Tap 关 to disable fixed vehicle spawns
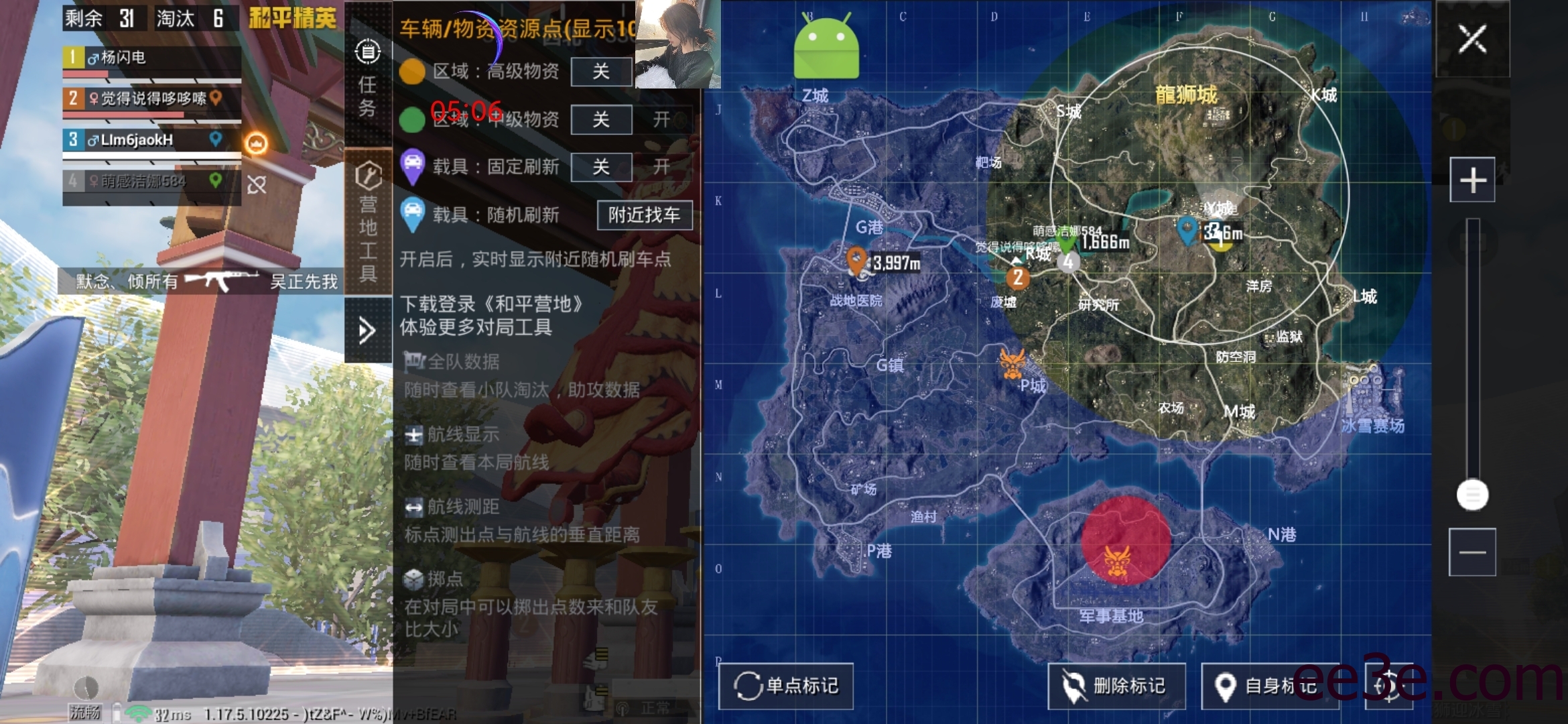Image resolution: width=1568 pixels, height=724 pixels. tap(601, 168)
